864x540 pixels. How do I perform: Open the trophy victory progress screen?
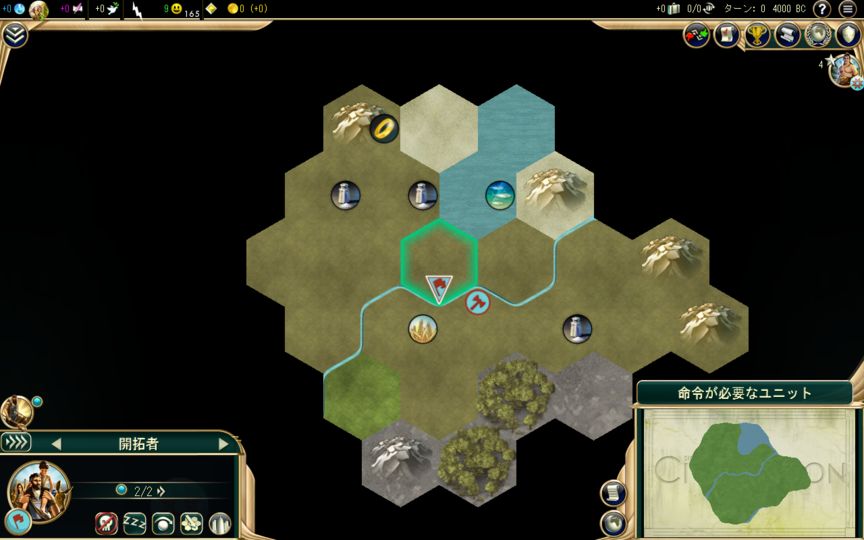point(757,36)
